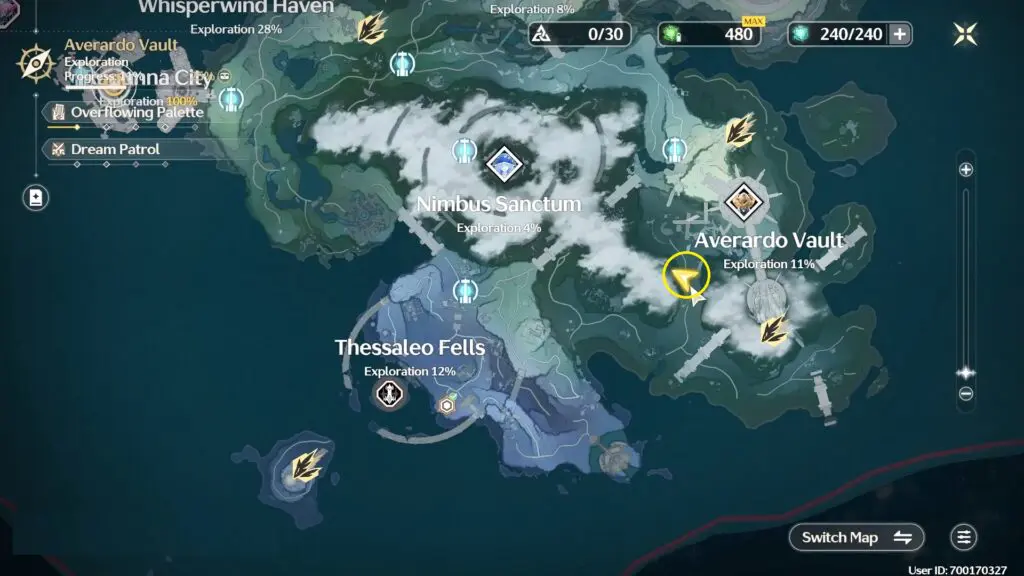The image size is (1024, 576).
Task: Select the hexagon marker in Thessaleo Fells
Action: [447, 405]
